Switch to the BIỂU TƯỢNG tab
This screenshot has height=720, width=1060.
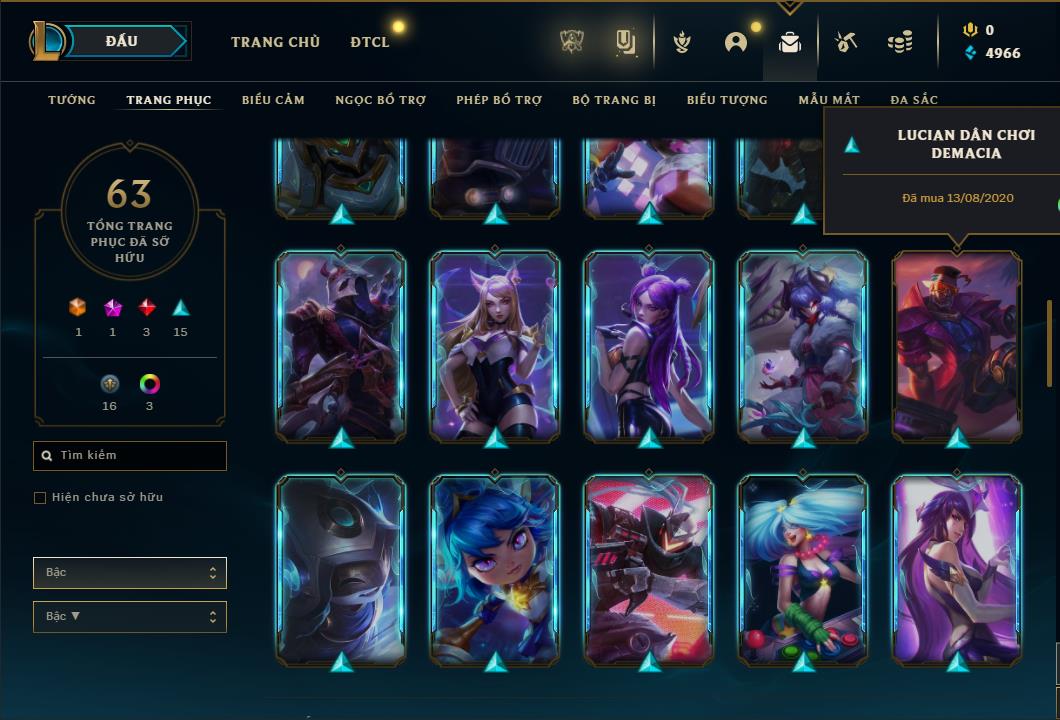(x=727, y=100)
